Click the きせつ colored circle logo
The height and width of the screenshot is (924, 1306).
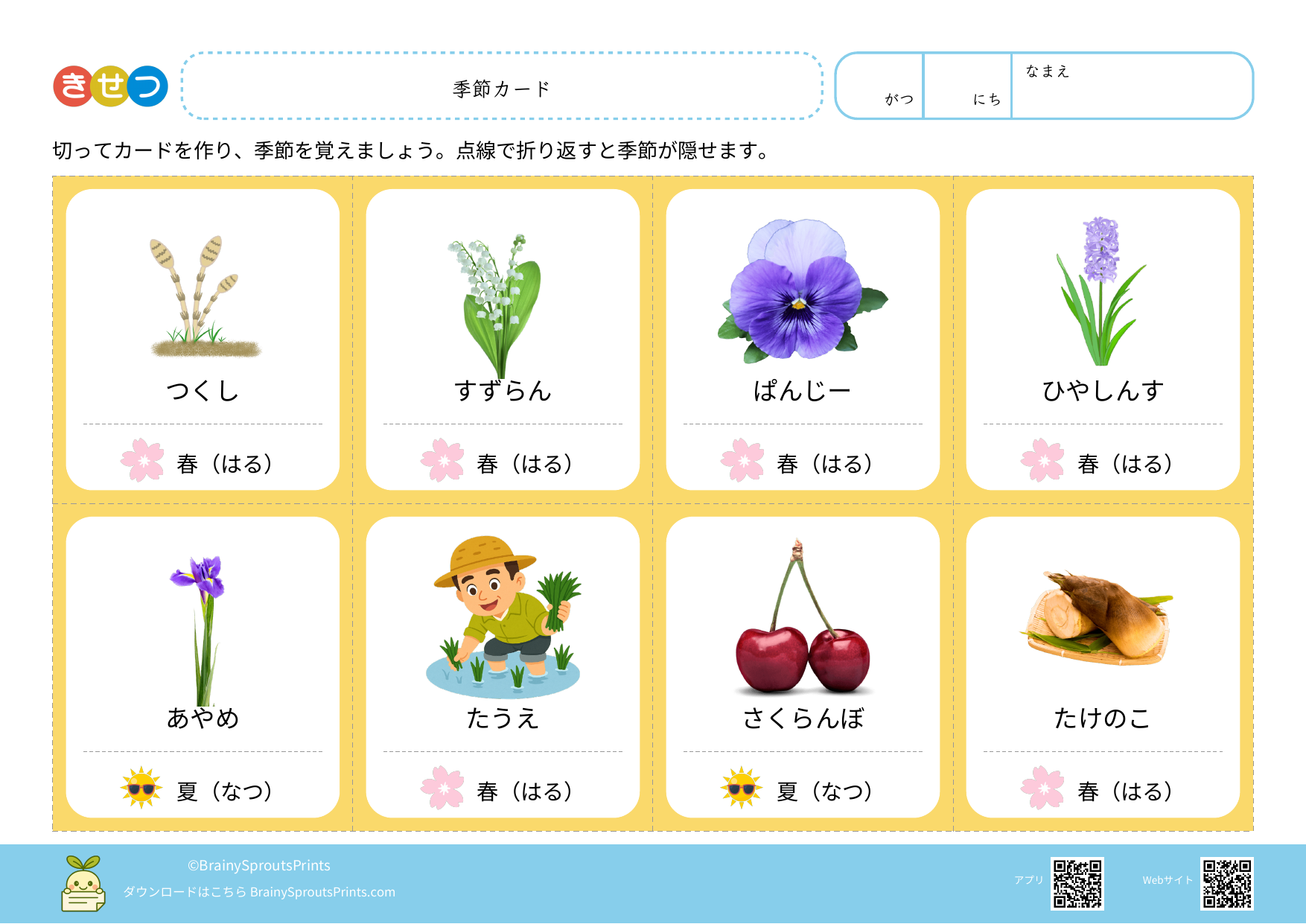(x=110, y=86)
